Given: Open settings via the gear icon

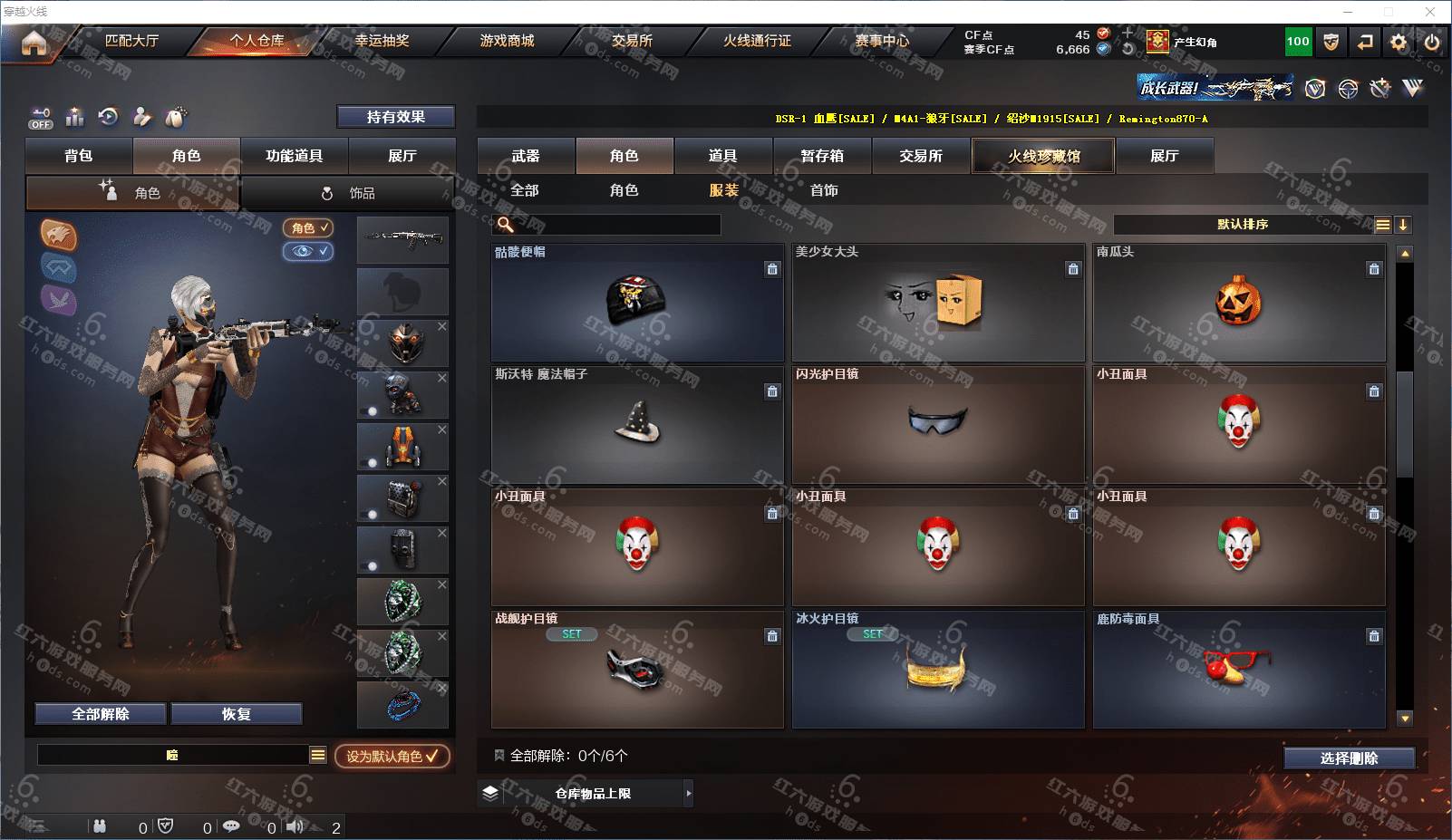Looking at the screenshot, I should coord(1399,42).
